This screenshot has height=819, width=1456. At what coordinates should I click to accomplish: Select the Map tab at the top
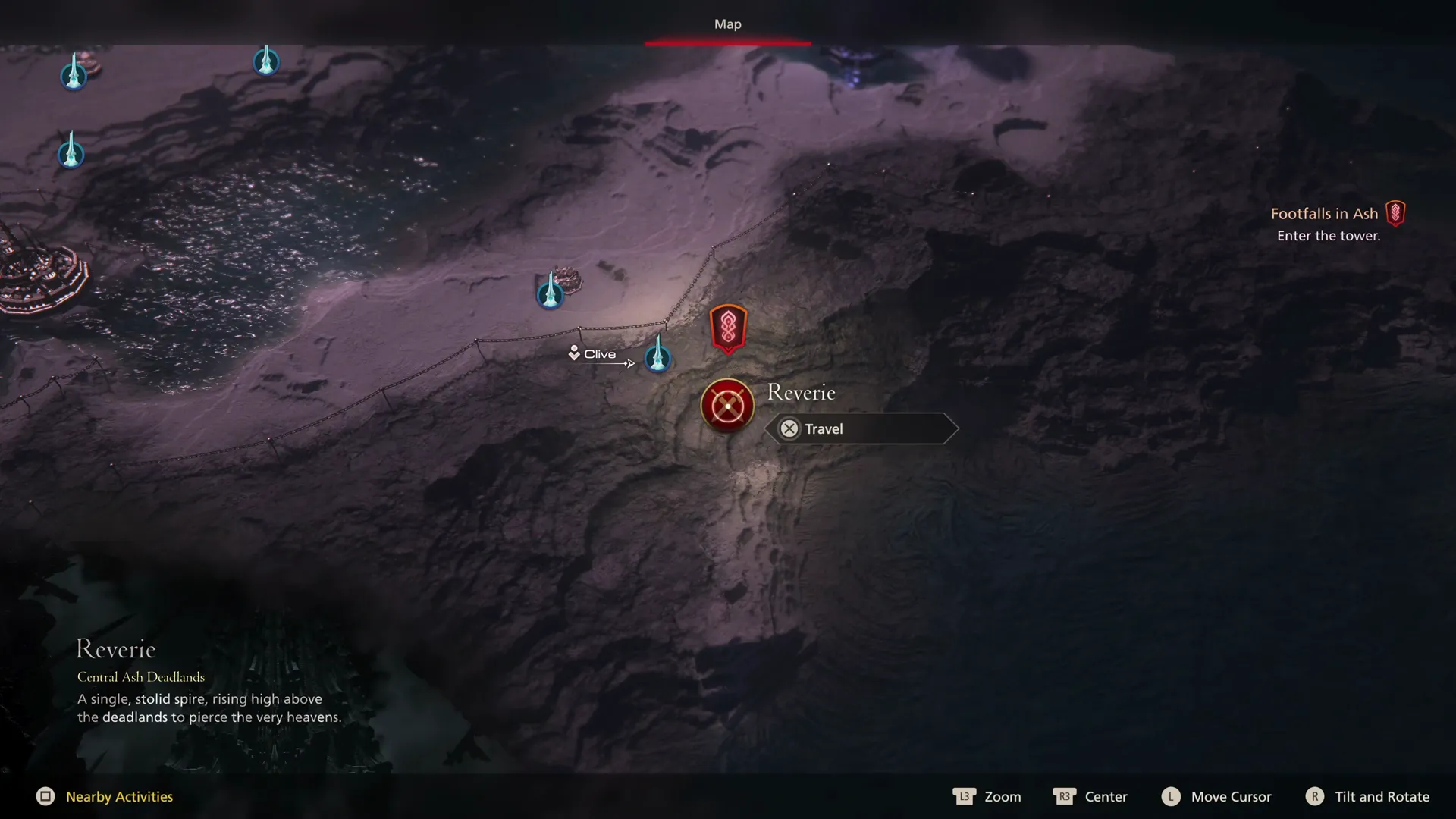click(726, 24)
